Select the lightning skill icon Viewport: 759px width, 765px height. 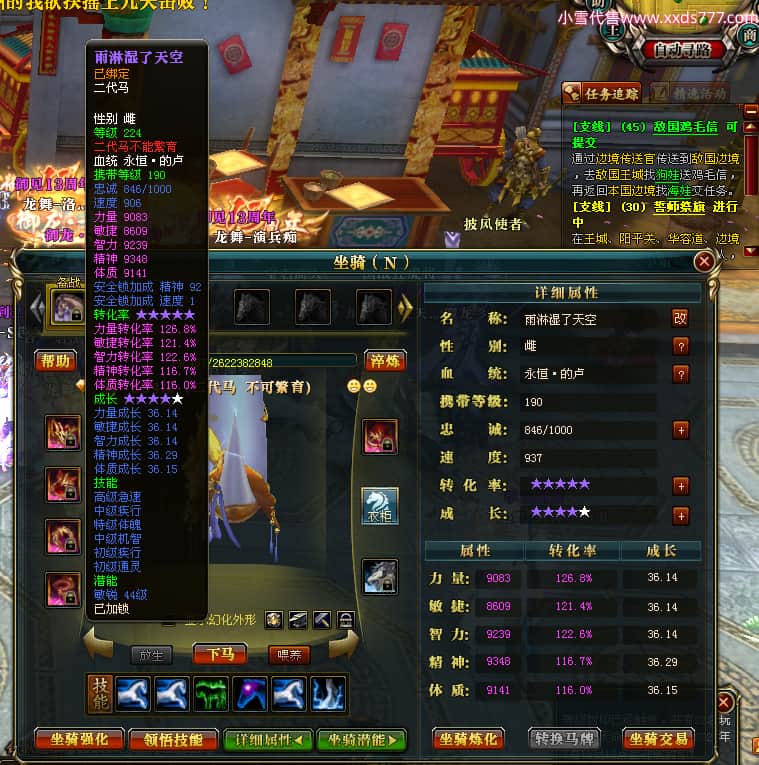pyautogui.click(x=331, y=693)
